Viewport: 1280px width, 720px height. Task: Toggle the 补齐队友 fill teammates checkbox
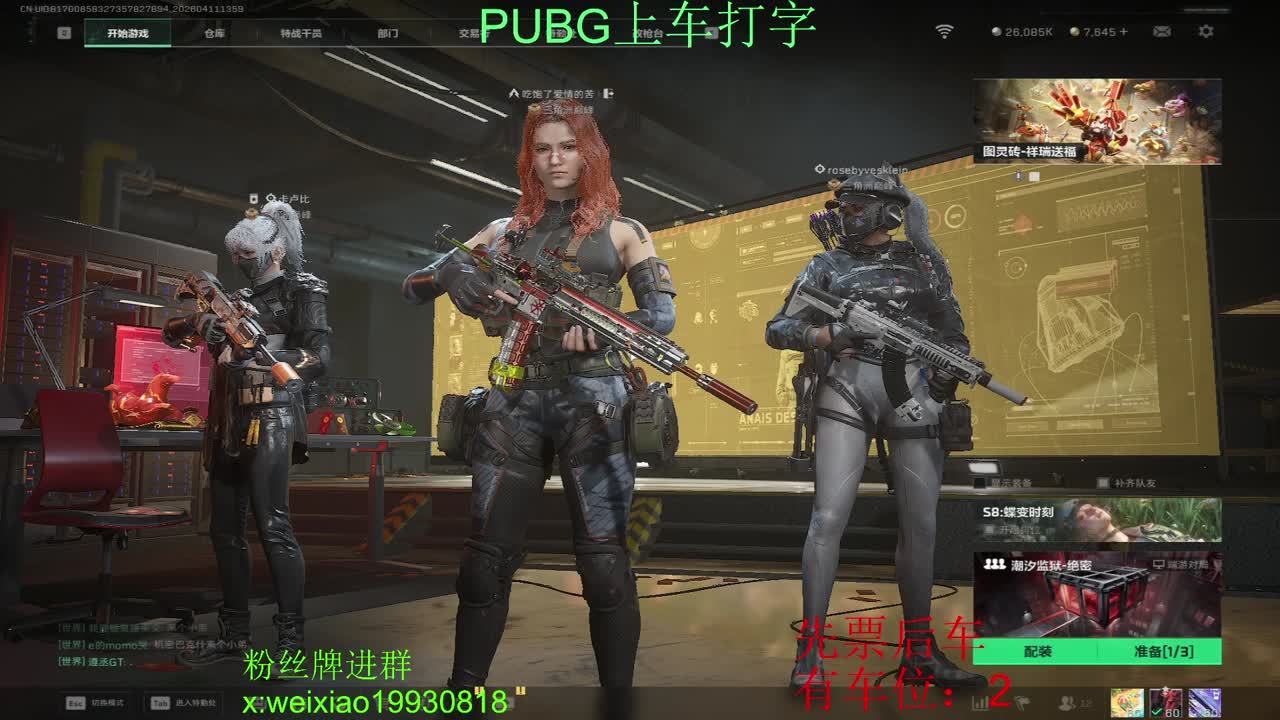click(1103, 483)
